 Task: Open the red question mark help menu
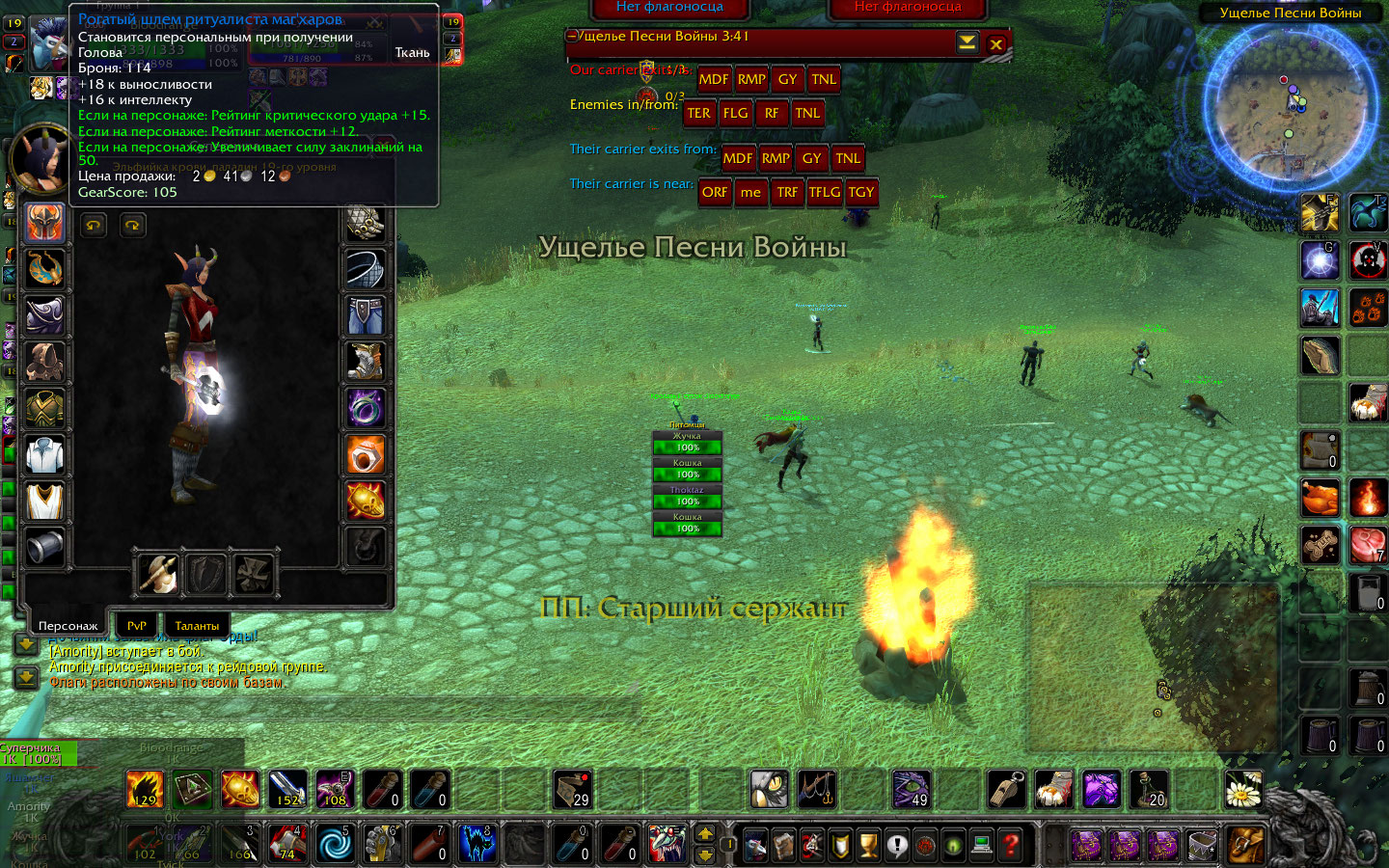(x=1011, y=846)
